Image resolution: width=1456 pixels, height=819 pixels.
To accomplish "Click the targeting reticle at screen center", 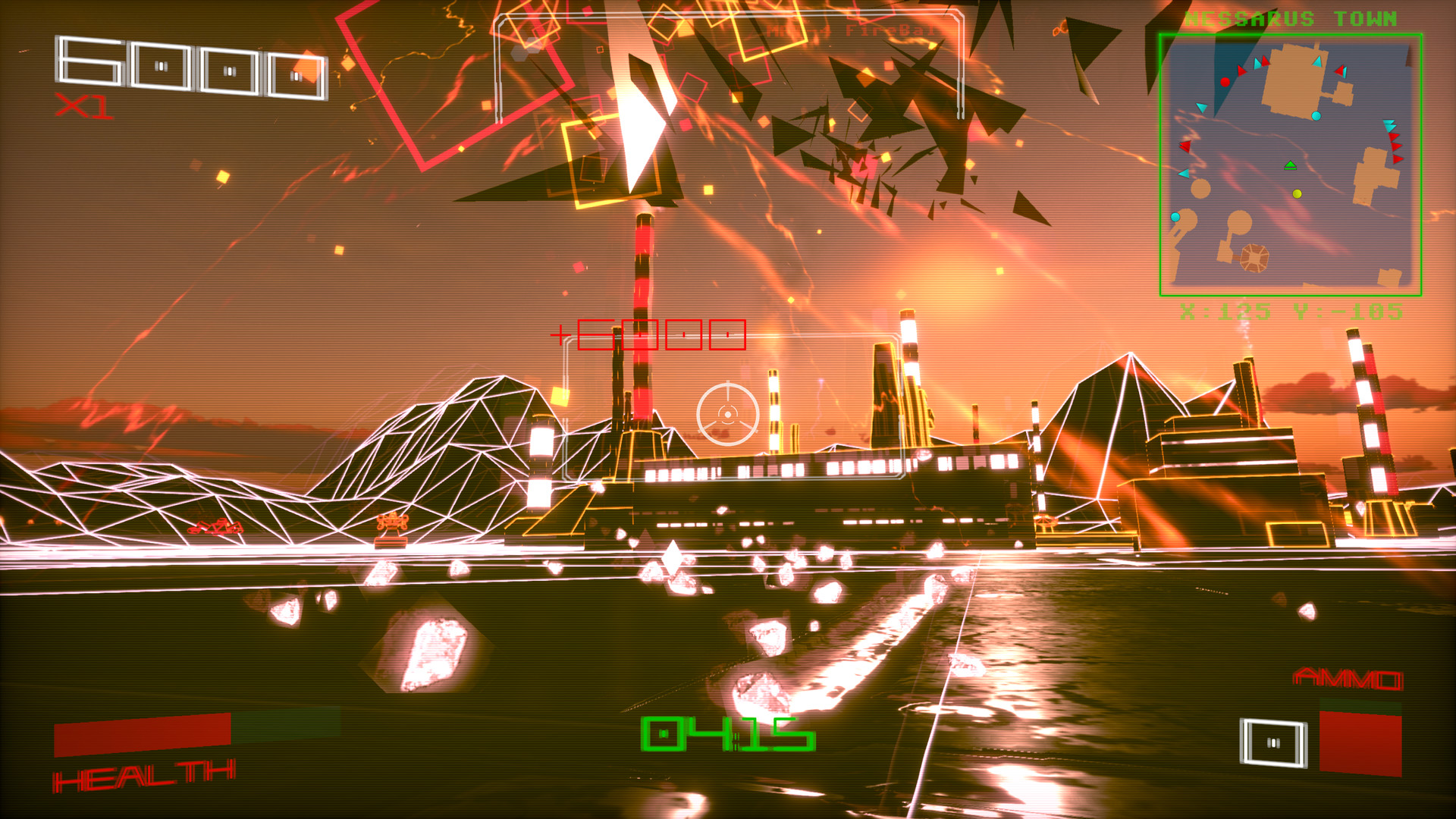I will coord(726,414).
